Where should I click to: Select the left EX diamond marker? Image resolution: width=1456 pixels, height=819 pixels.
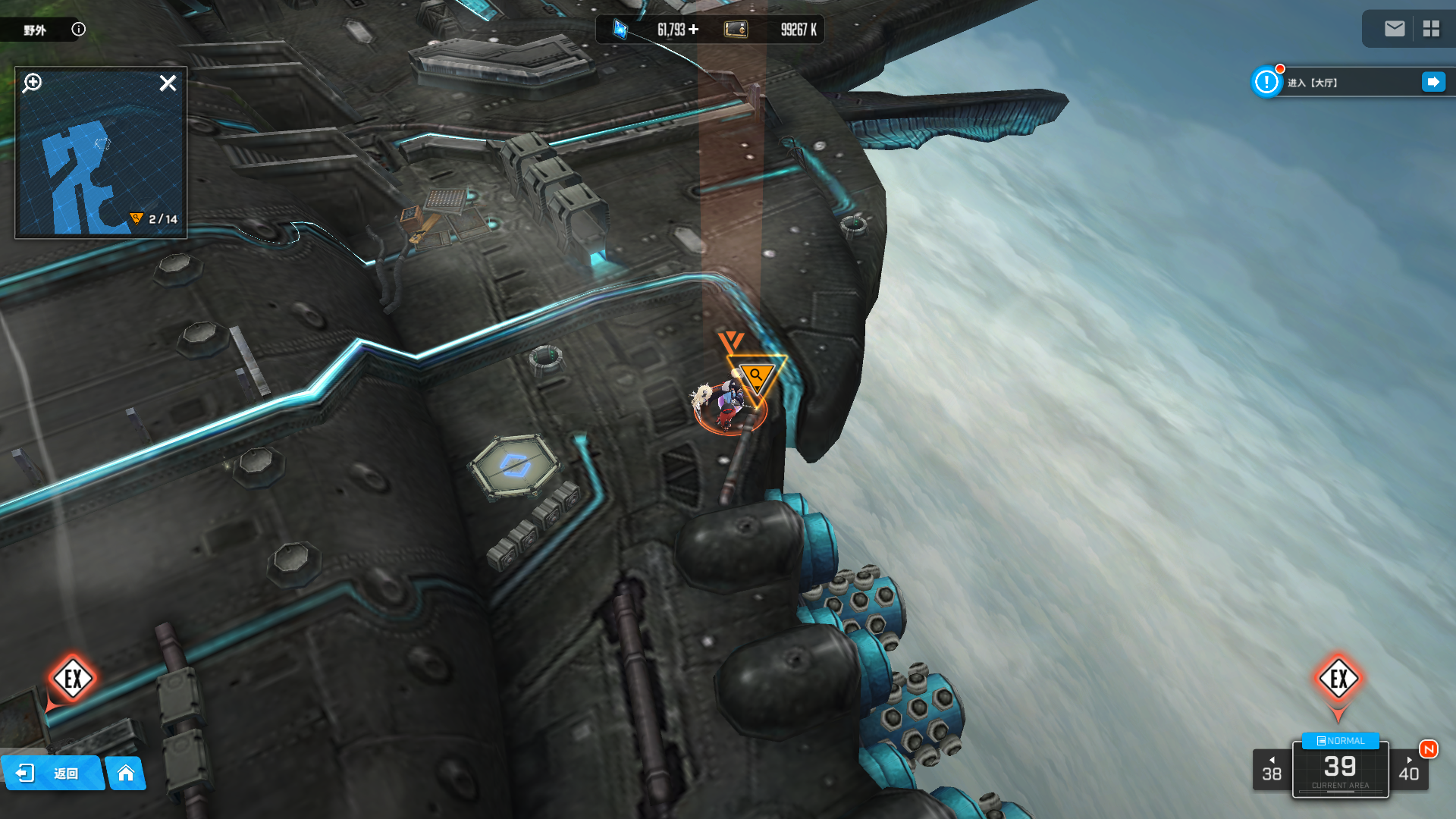point(73,678)
